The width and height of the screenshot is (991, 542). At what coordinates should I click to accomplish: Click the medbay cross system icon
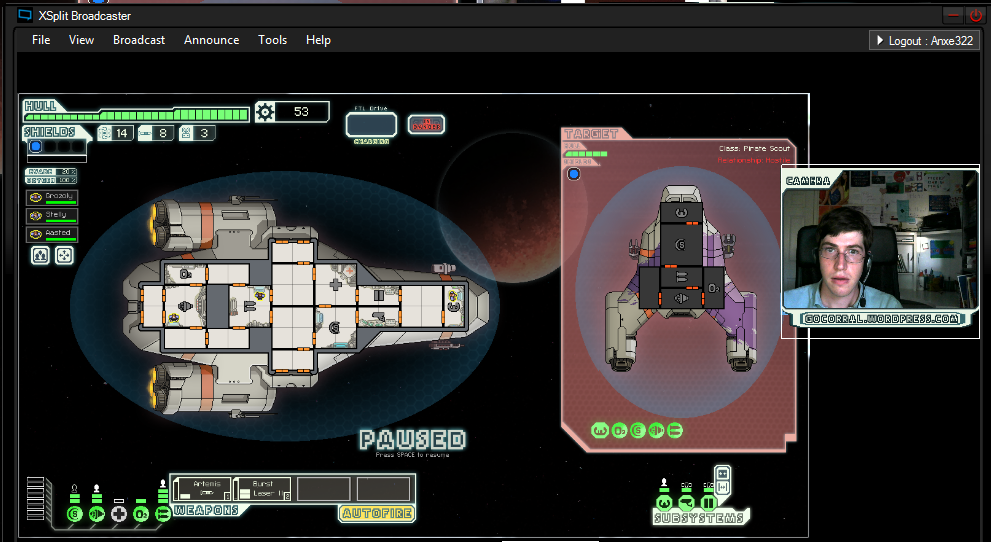pyautogui.click(x=119, y=514)
